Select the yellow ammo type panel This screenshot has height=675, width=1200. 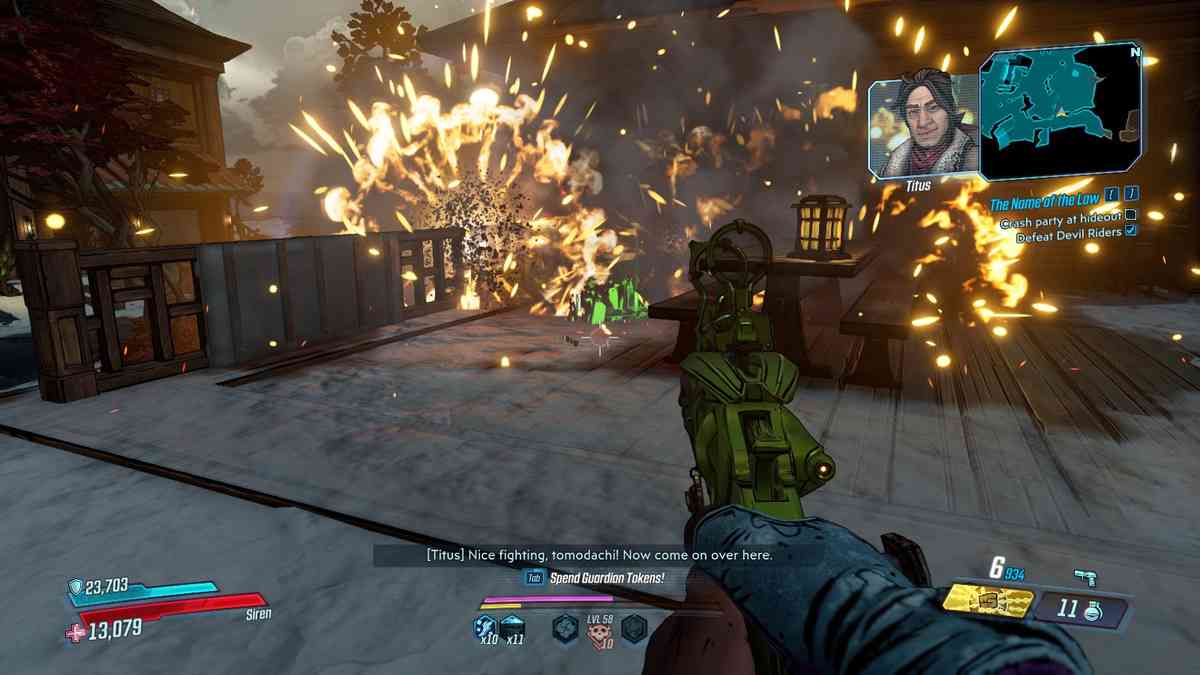pos(988,602)
